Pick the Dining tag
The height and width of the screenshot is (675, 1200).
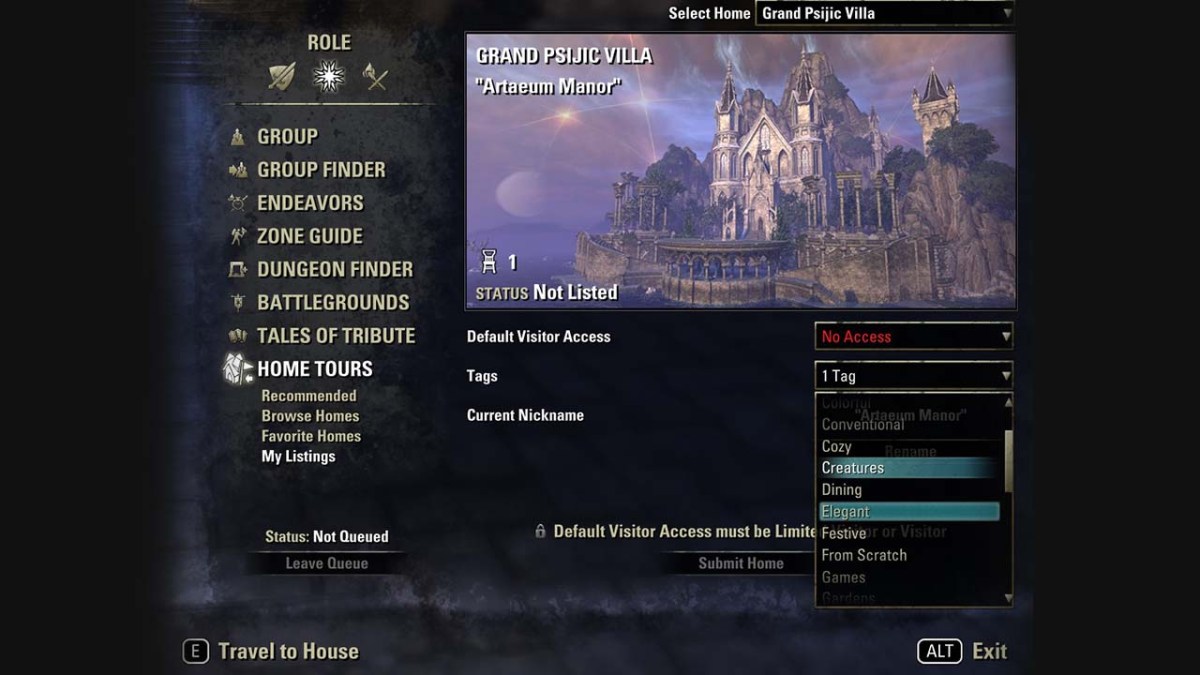pos(842,490)
